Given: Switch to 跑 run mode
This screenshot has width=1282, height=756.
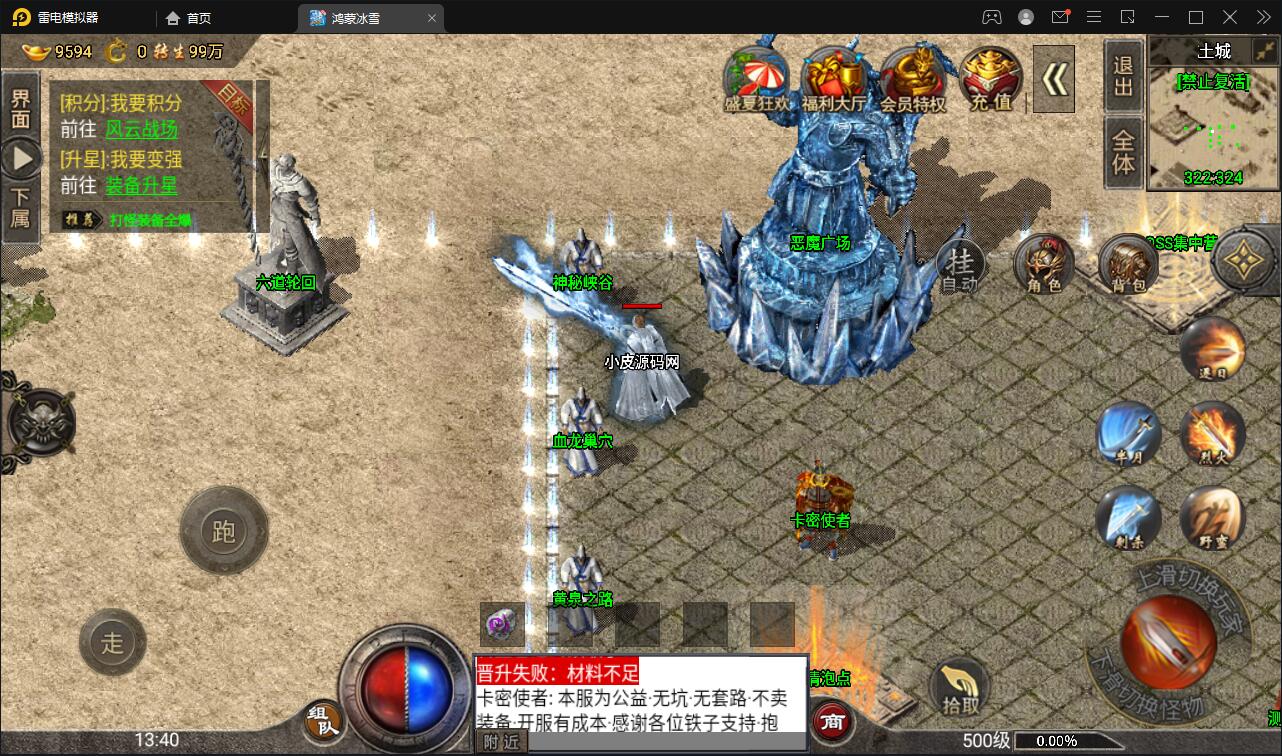Looking at the screenshot, I should pos(224,533).
